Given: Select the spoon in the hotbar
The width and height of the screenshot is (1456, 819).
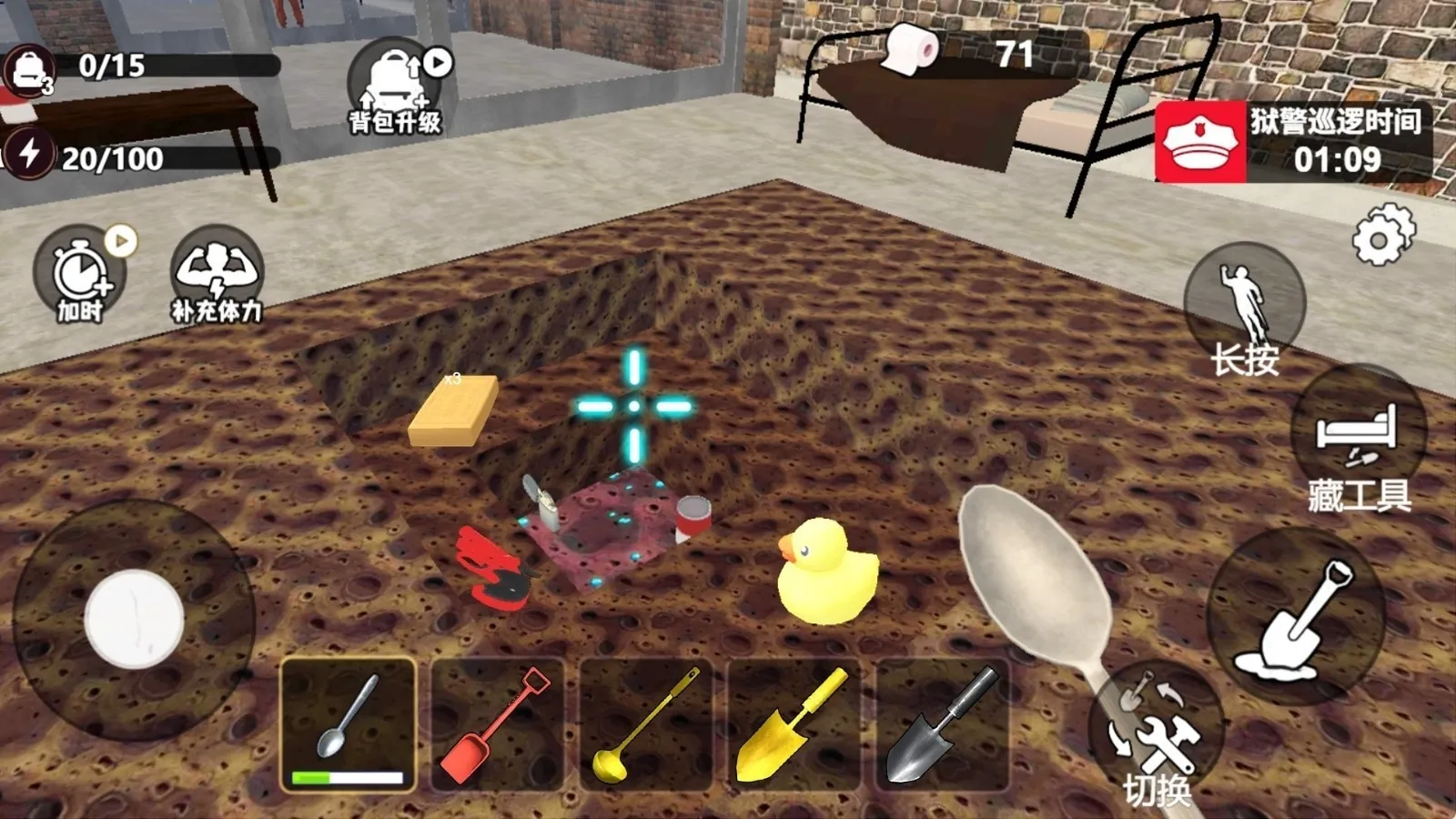Looking at the screenshot, I should (x=350, y=719).
